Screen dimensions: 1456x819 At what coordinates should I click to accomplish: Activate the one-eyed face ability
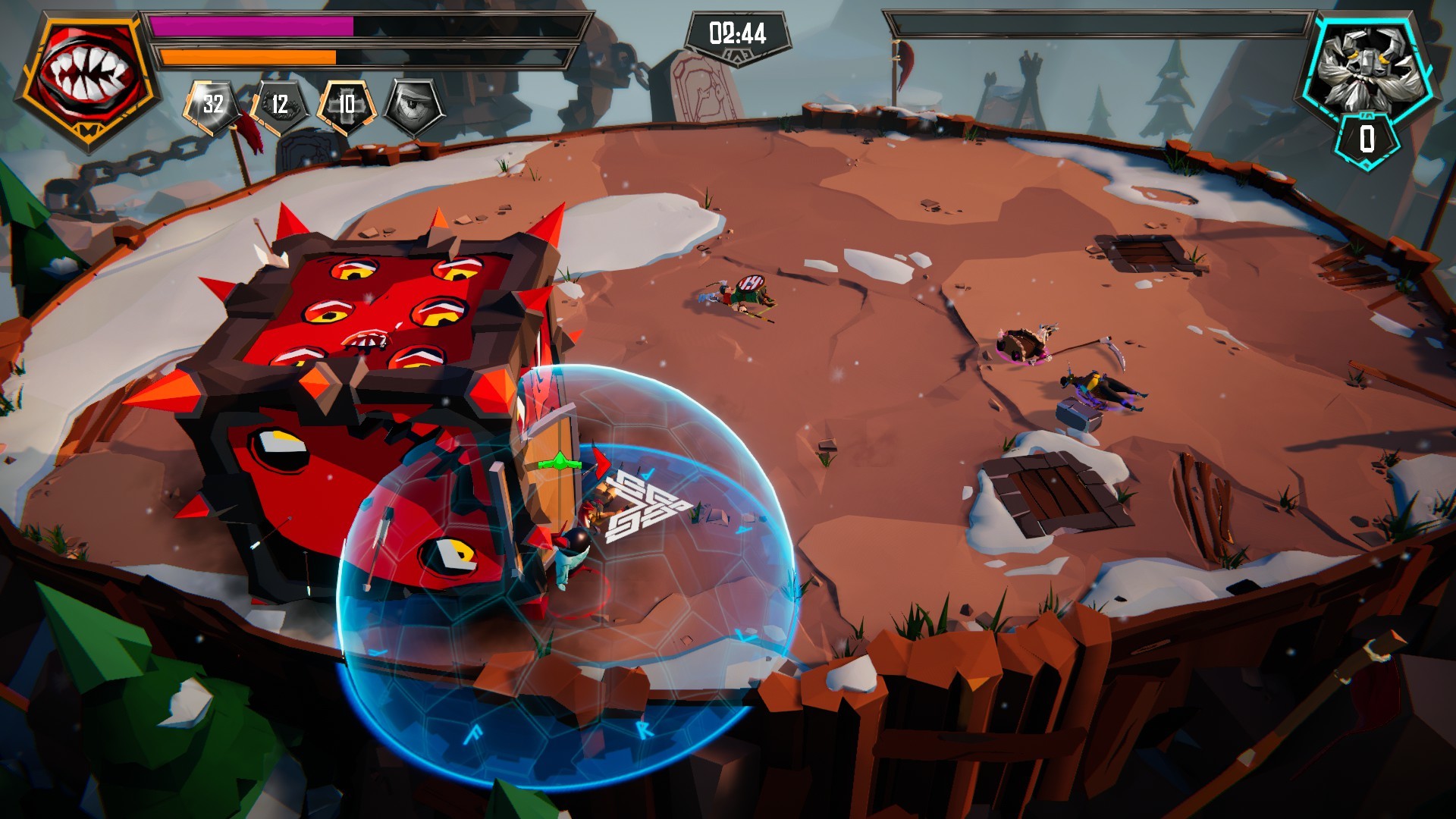point(414,105)
